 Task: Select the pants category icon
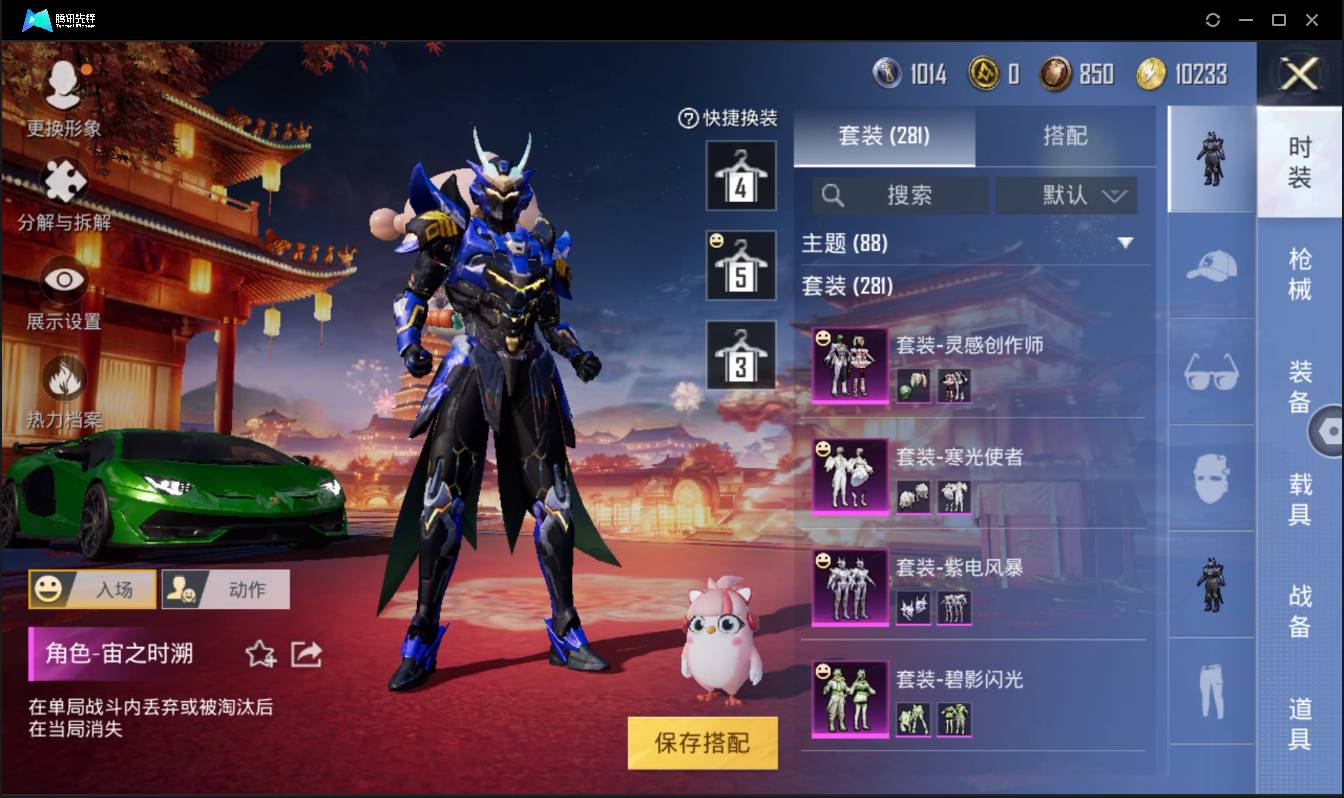point(1211,690)
